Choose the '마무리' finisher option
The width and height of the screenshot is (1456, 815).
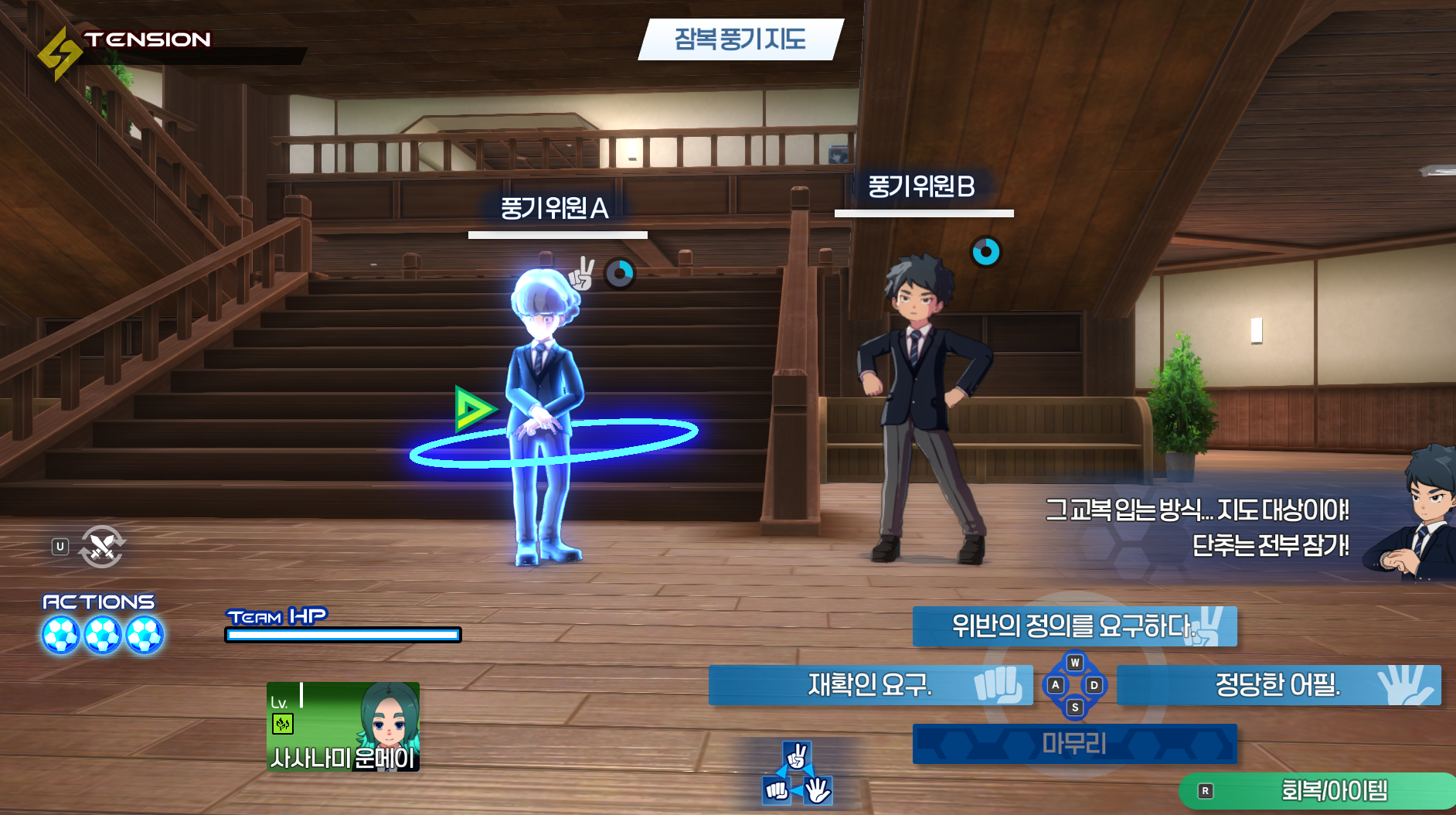pyautogui.click(x=1074, y=744)
